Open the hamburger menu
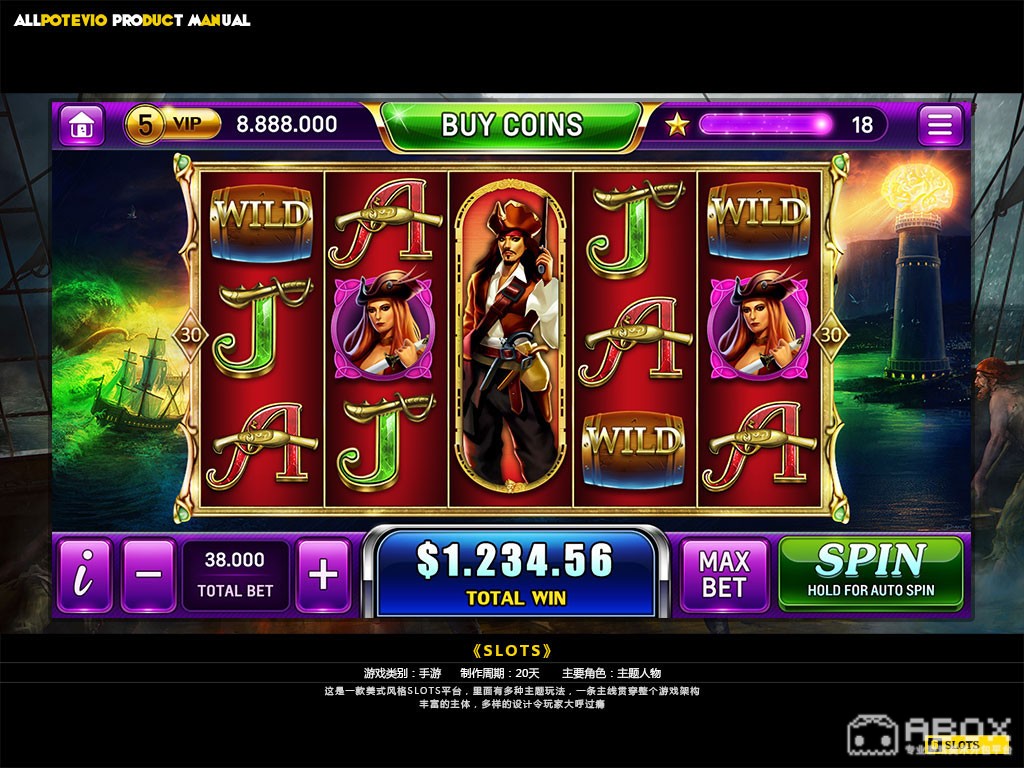The width and height of the screenshot is (1024, 768). coord(940,125)
